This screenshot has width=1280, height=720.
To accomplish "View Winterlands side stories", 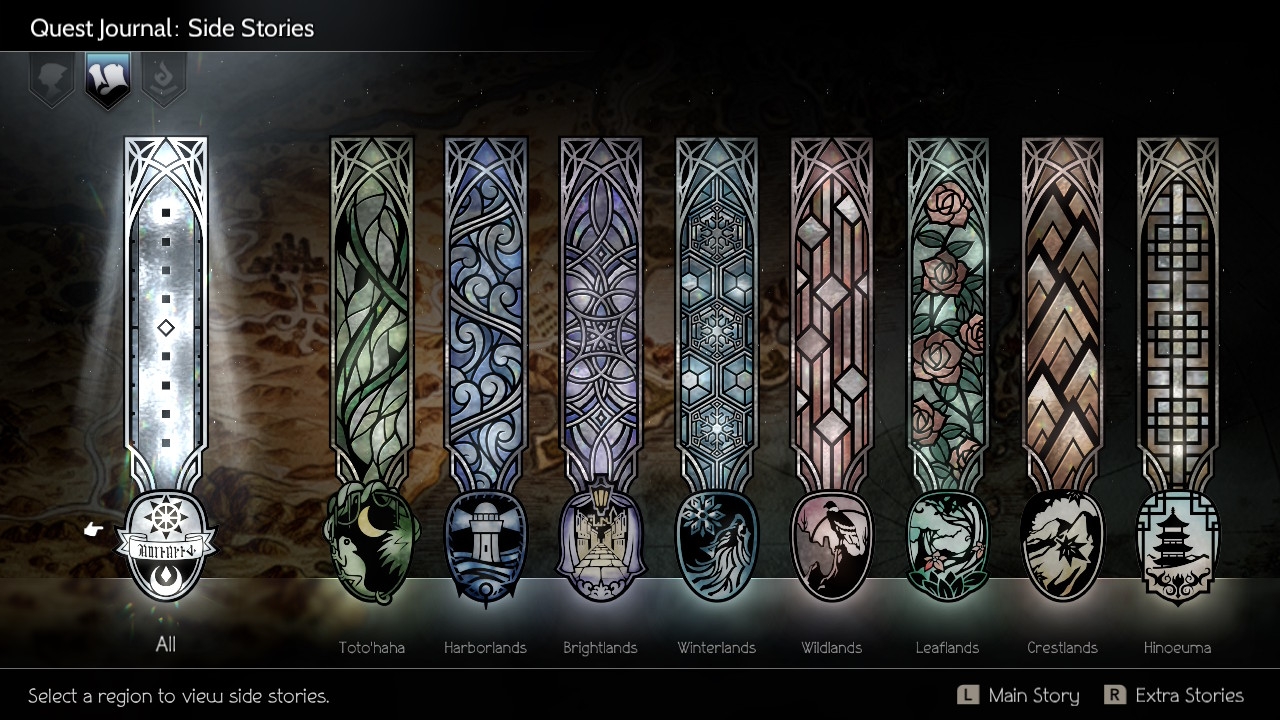I will [x=717, y=330].
